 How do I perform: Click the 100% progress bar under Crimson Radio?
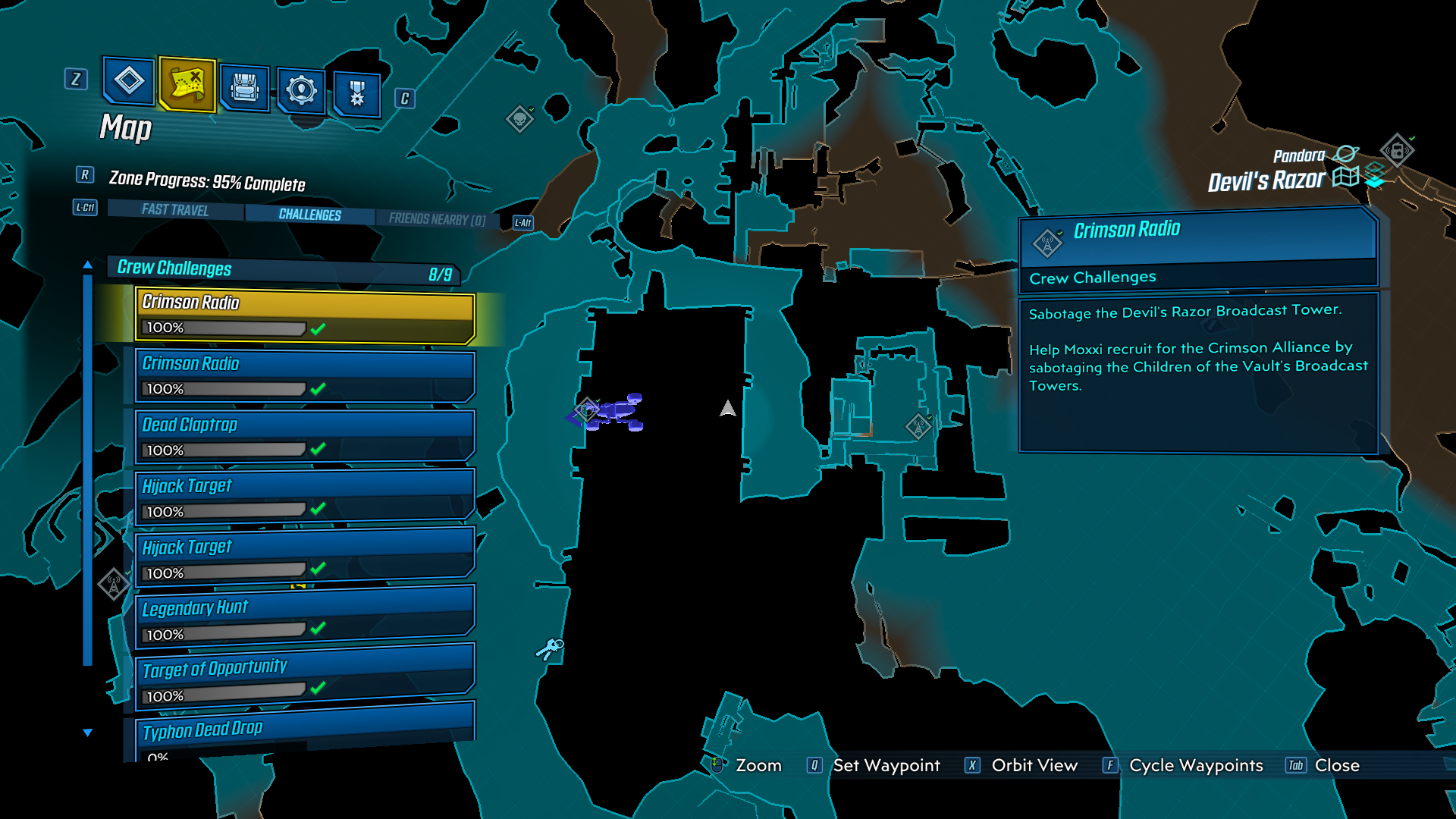pos(224,329)
